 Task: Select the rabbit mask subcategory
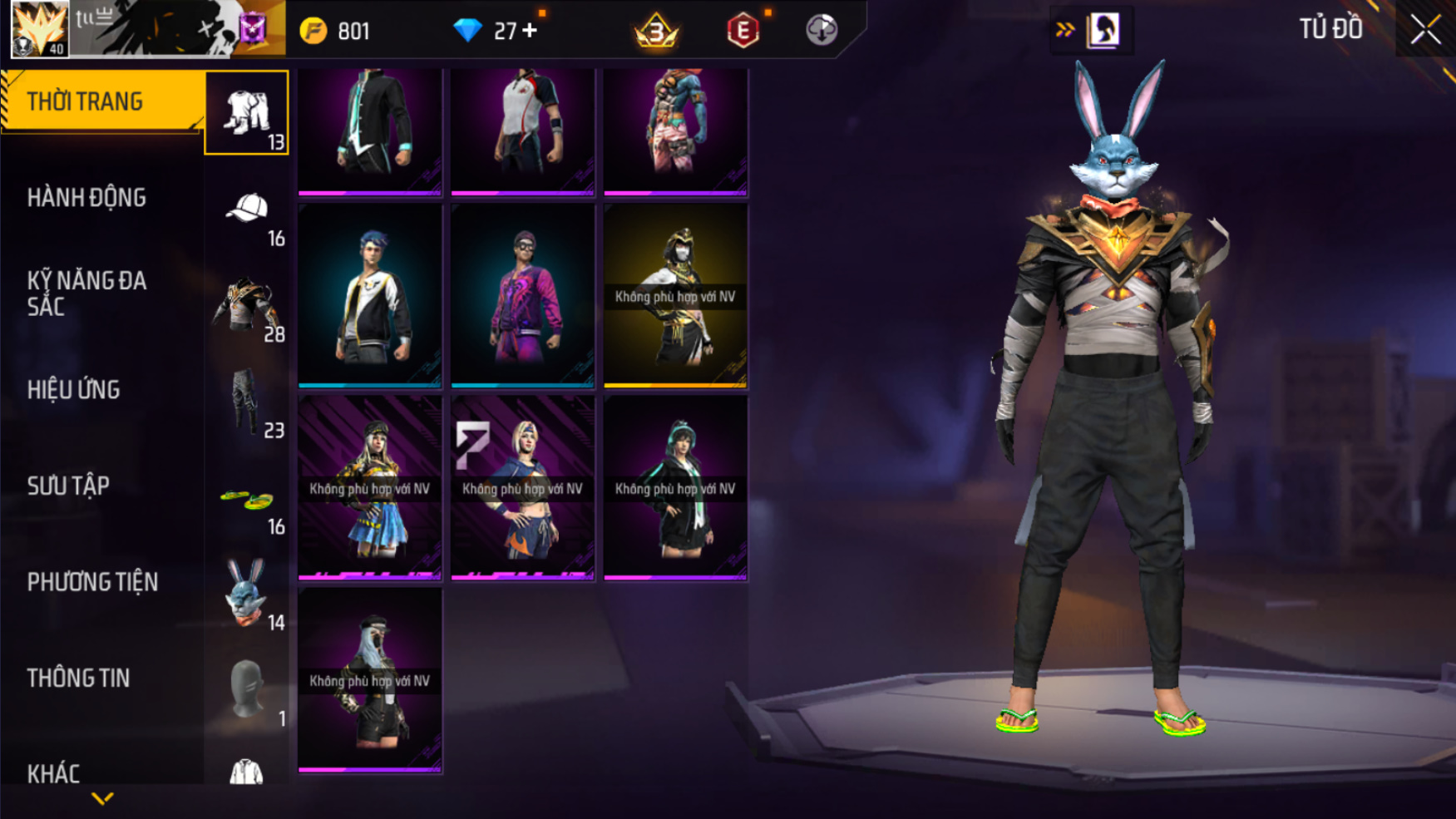pyautogui.click(x=247, y=594)
